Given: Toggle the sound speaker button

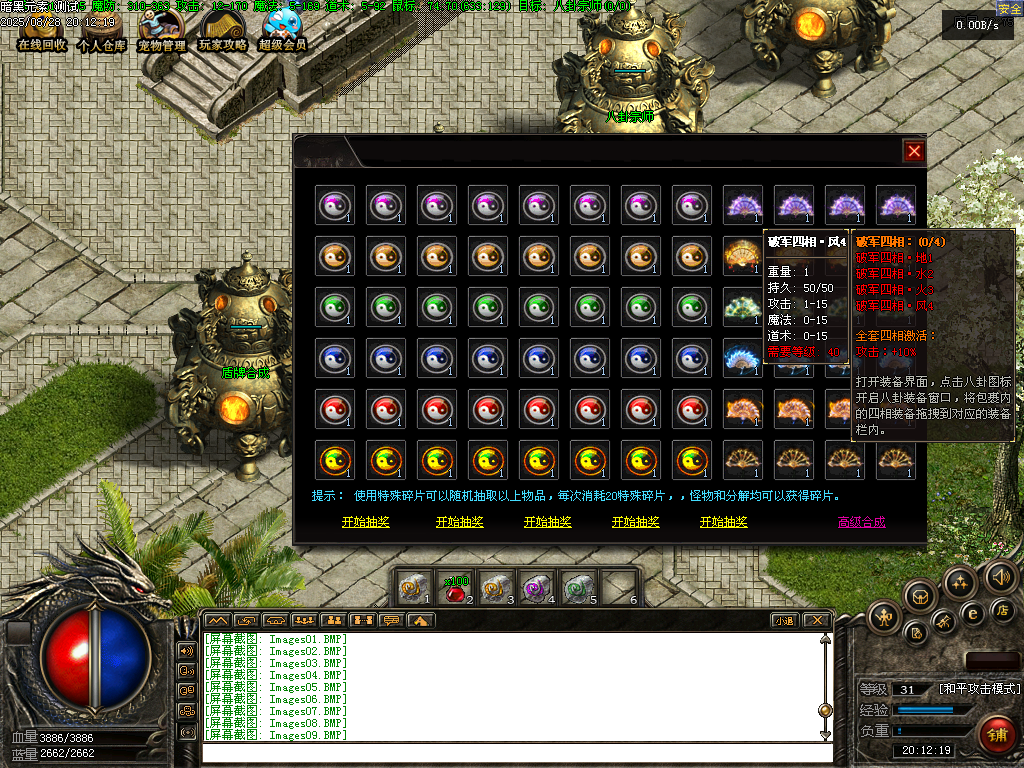Looking at the screenshot, I should pyautogui.click(x=1000, y=576).
